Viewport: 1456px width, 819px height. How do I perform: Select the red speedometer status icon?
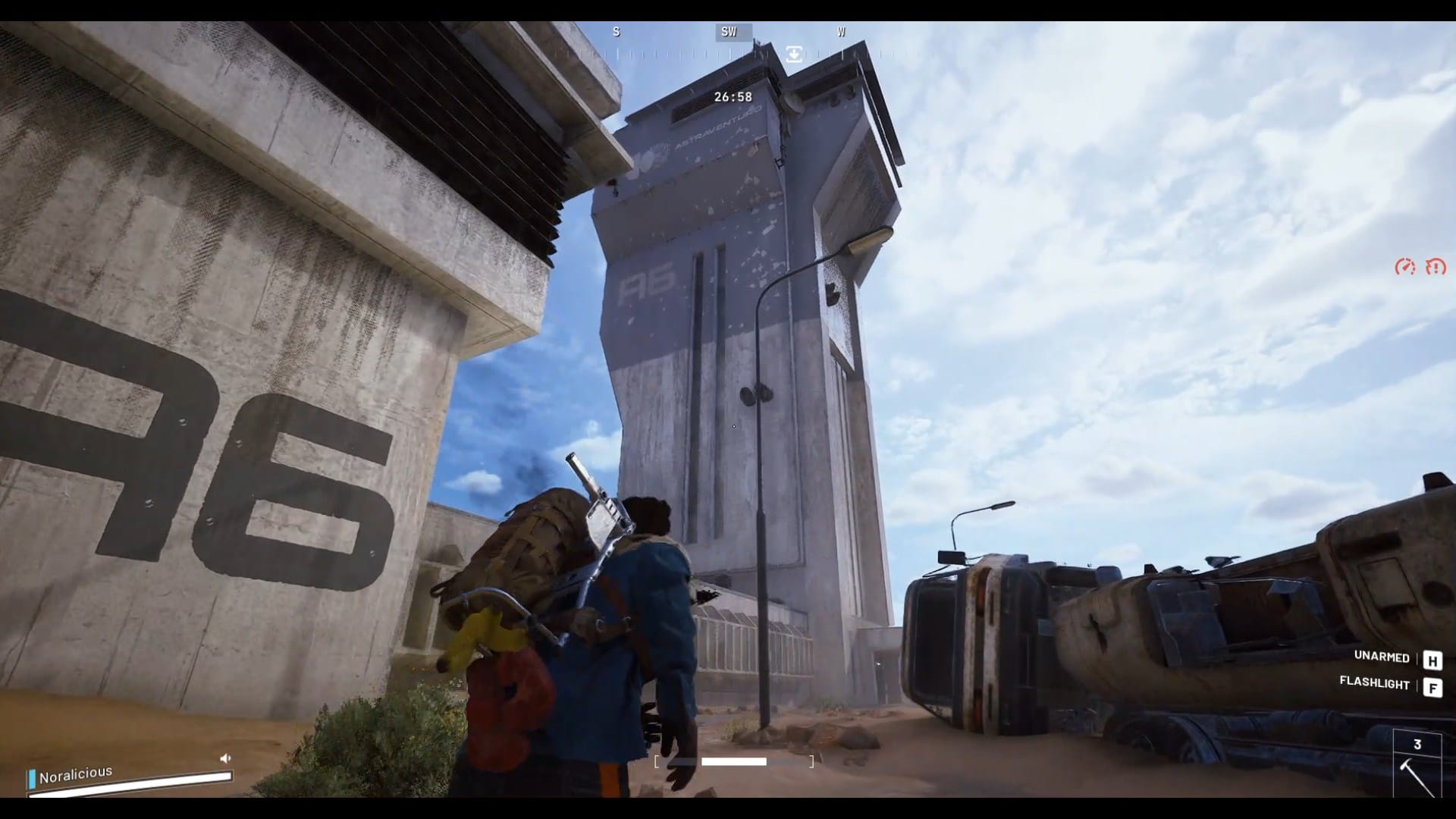pos(1405,267)
